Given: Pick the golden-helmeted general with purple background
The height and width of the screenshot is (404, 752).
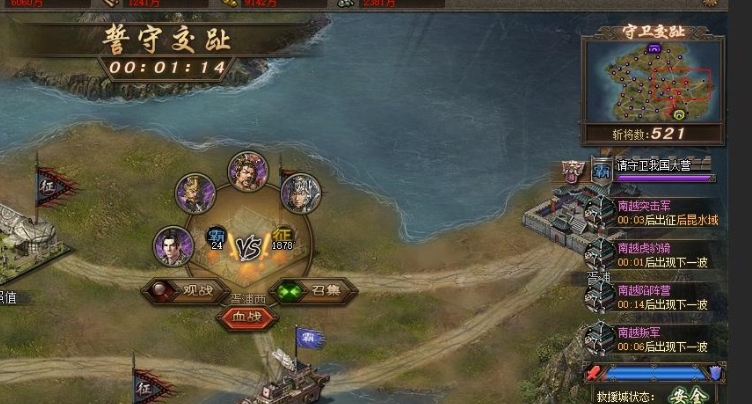Looking at the screenshot, I should pyautogui.click(x=196, y=193).
